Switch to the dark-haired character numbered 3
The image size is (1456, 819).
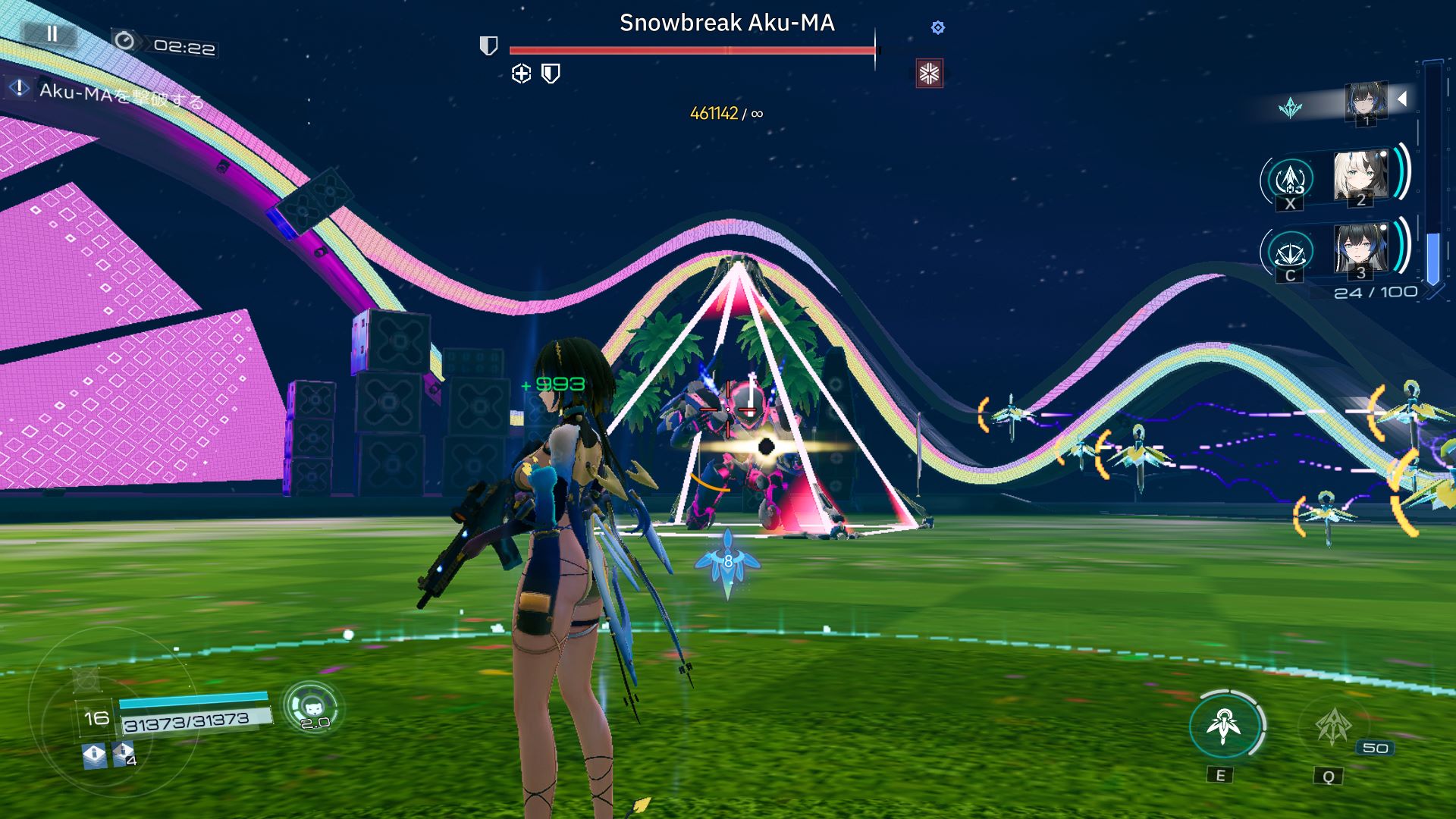coord(1360,249)
